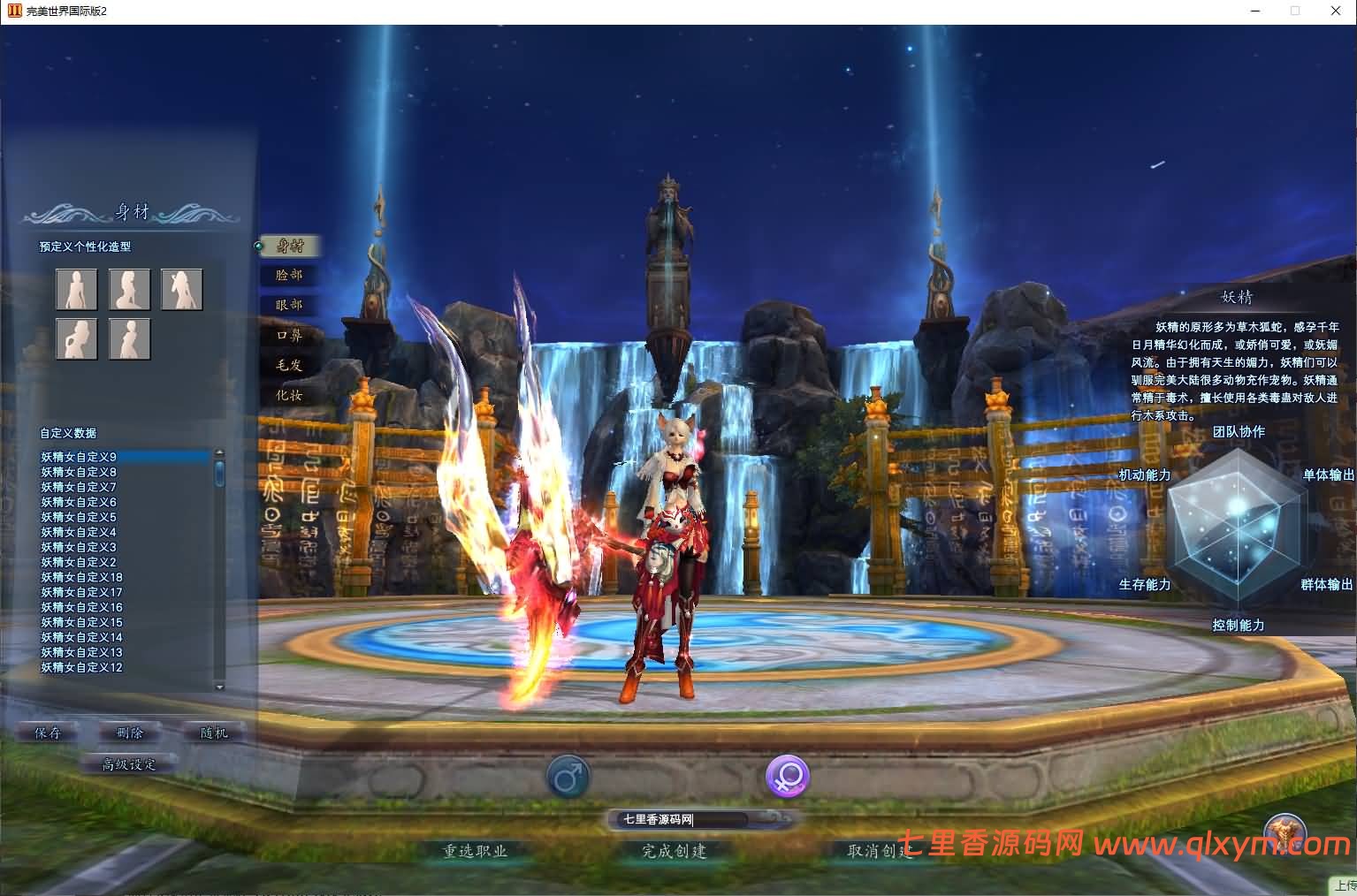Open the 毛发 hair customization tab

point(290,366)
